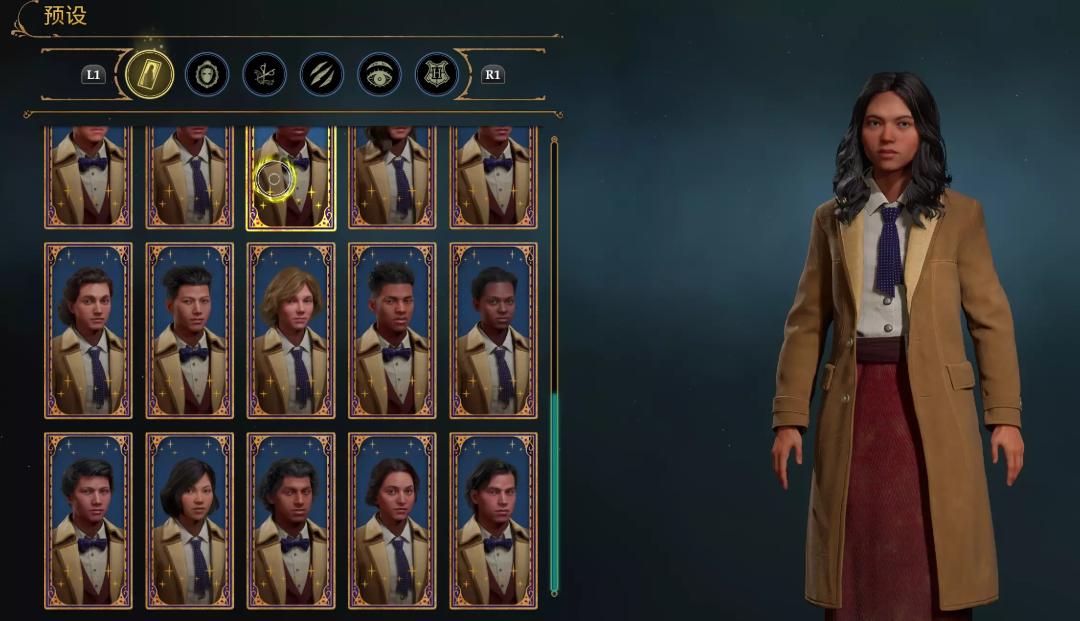Pick the preset with the bob haircut
The width and height of the screenshot is (1080, 621).
click(x=189, y=520)
